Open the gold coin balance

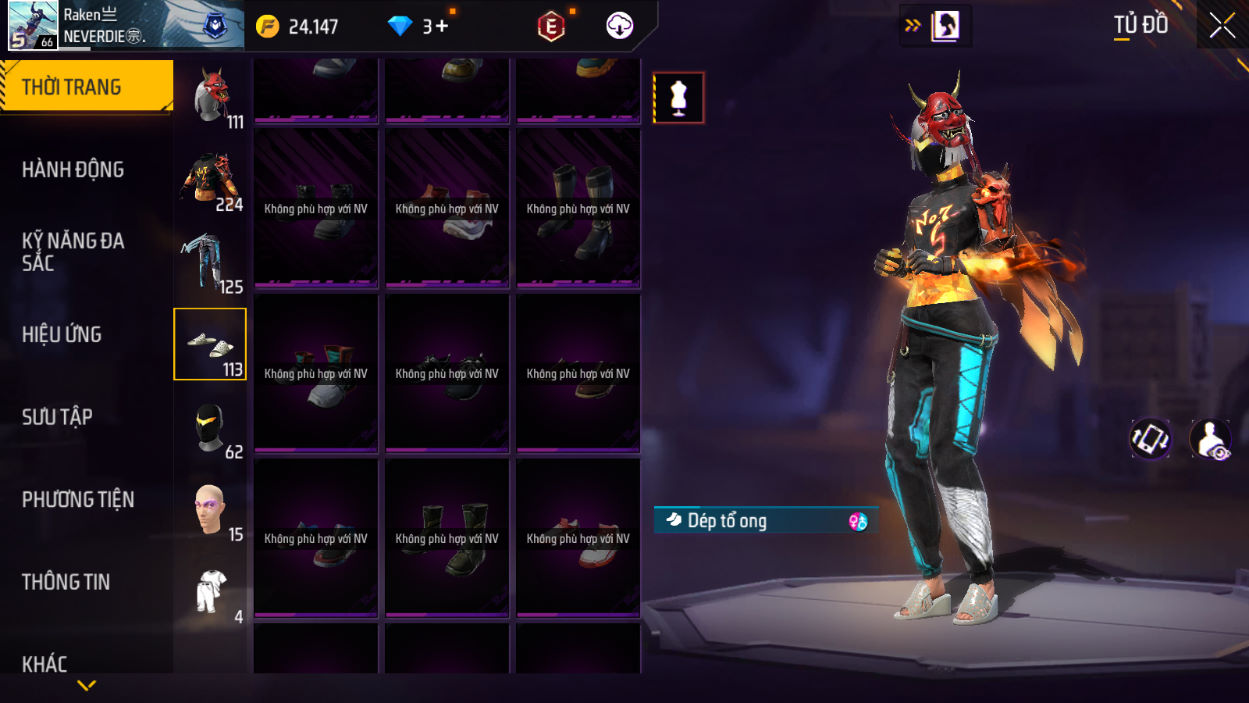click(297, 27)
